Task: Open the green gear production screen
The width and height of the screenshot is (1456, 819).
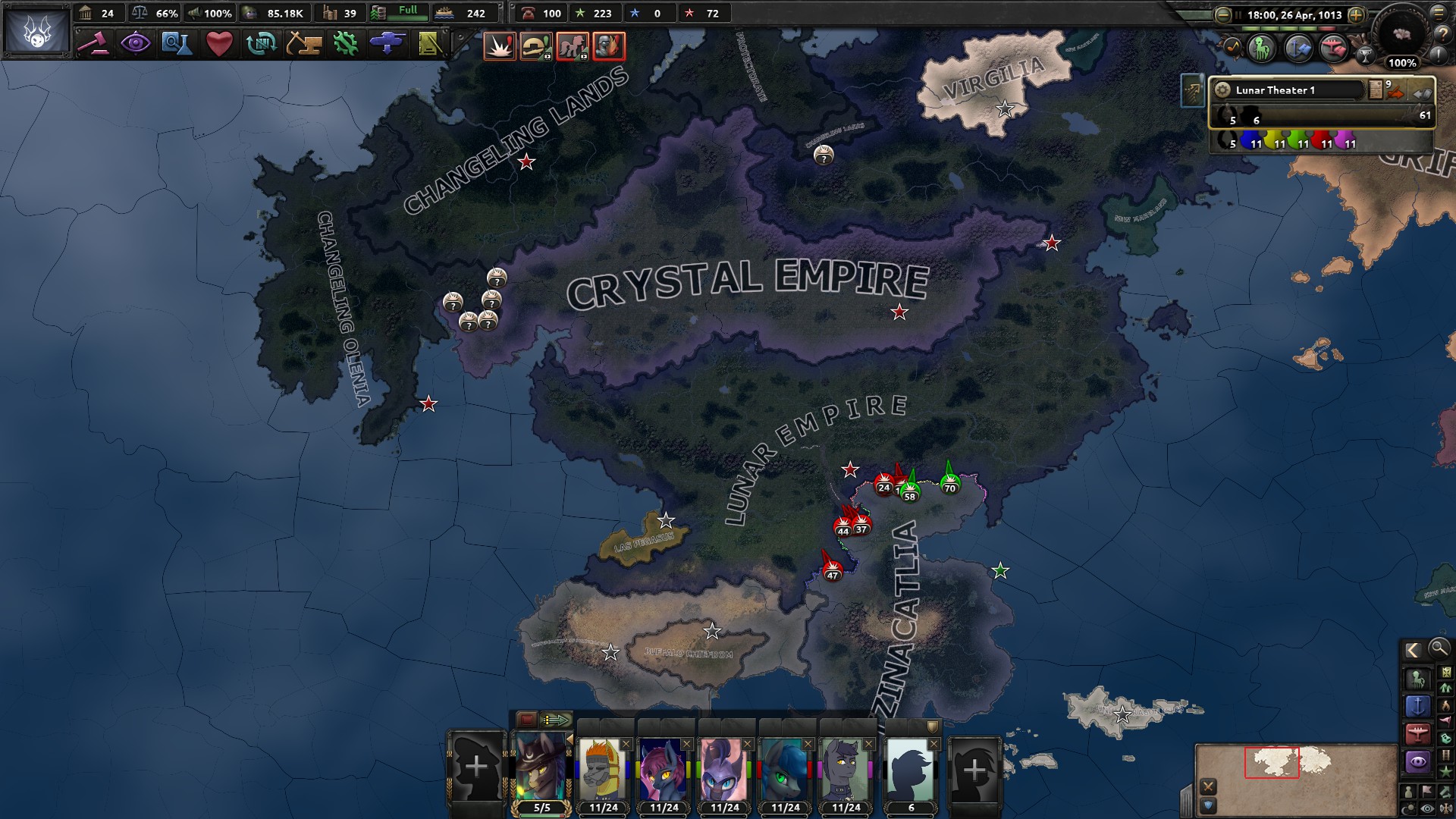Action: [x=346, y=44]
